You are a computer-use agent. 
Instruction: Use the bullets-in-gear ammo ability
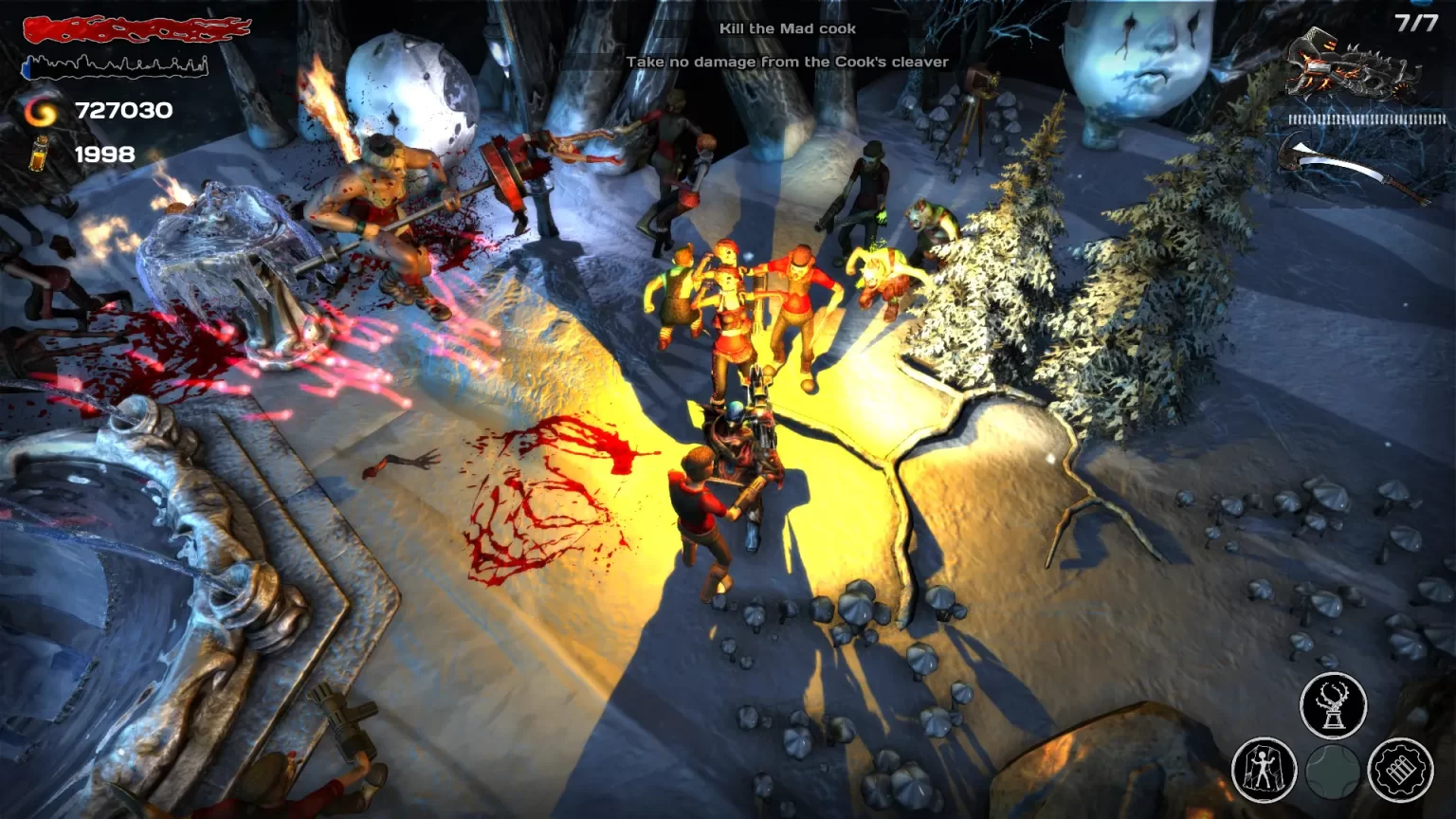(1400, 770)
